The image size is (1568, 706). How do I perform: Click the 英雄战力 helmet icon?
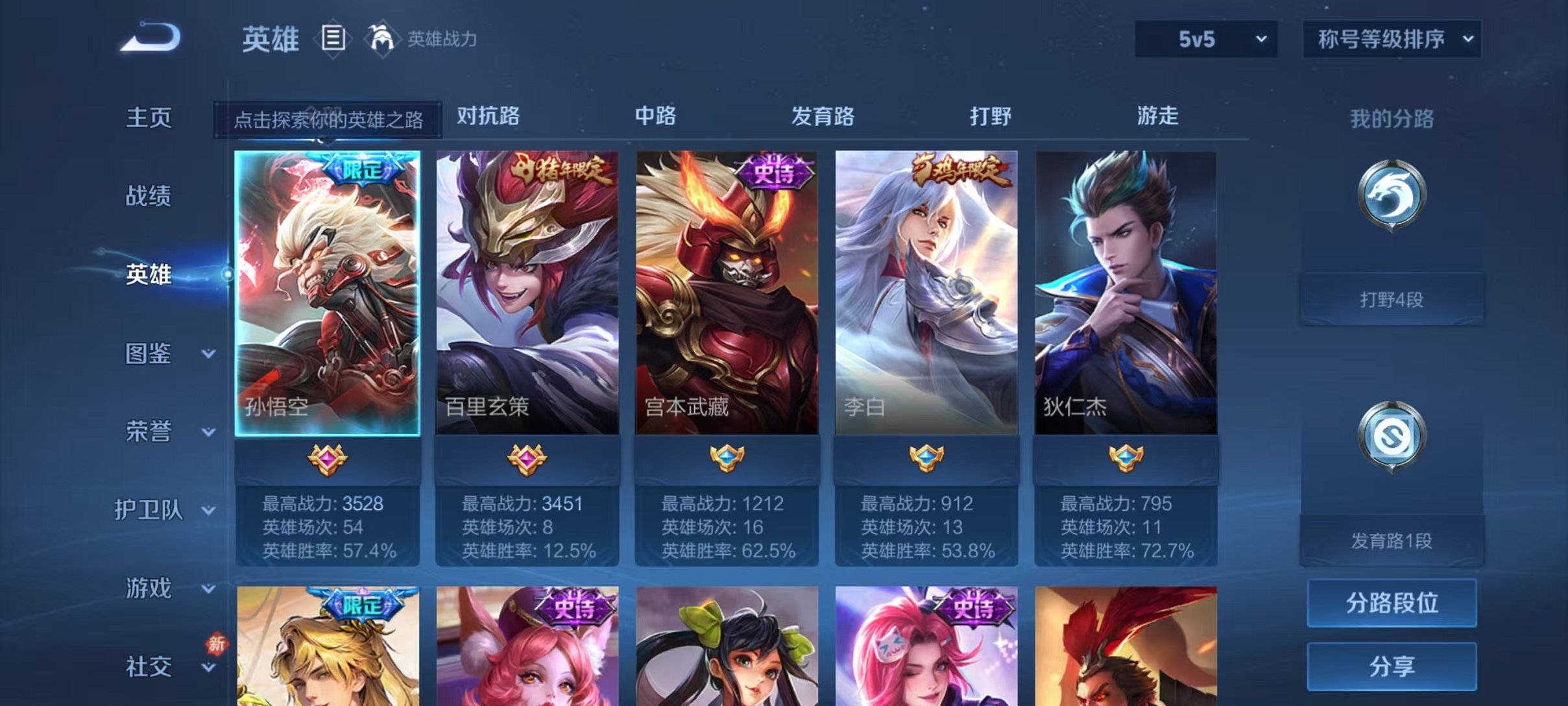383,38
